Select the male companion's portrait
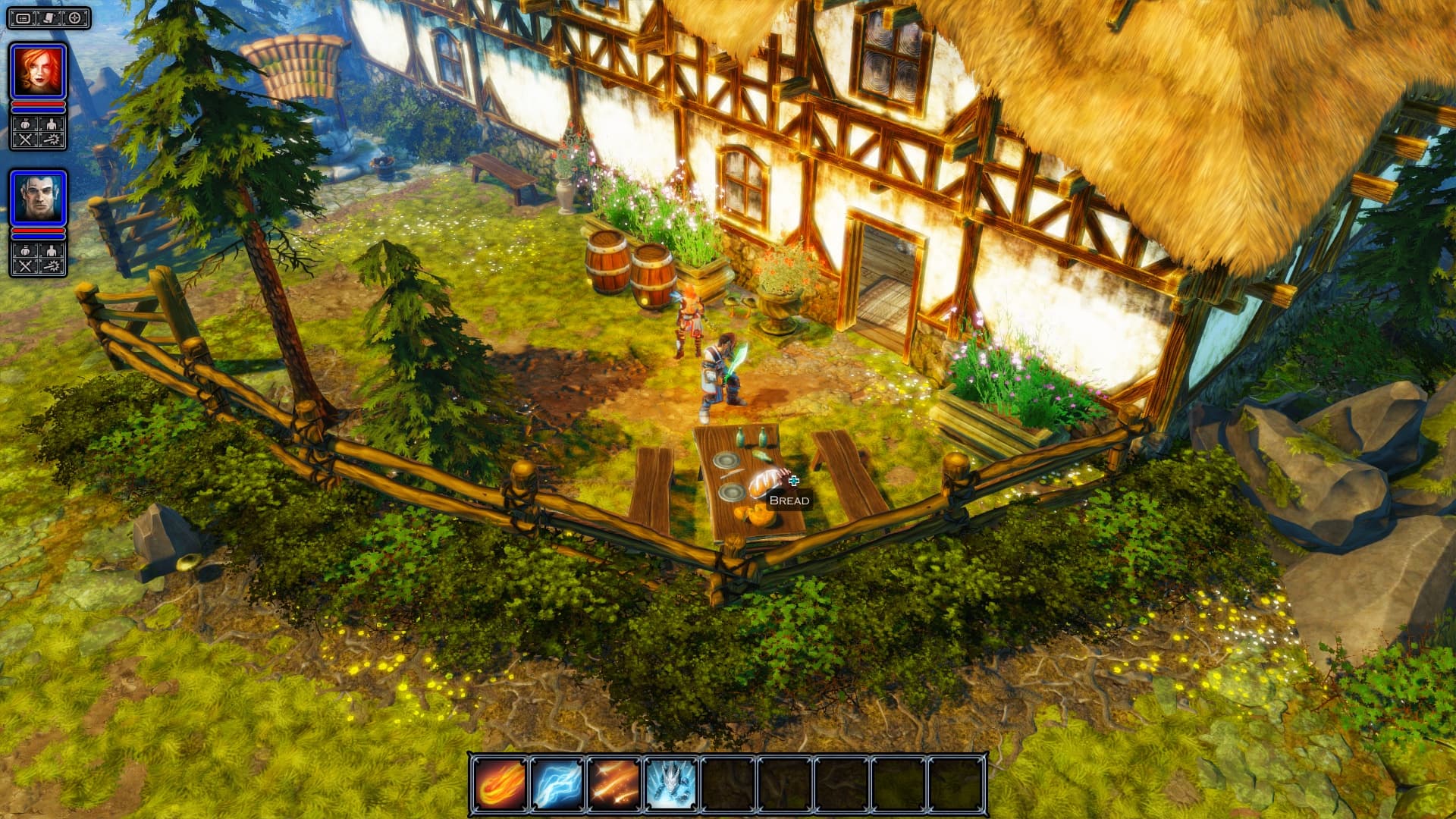This screenshot has height=819, width=1456. 38,196
